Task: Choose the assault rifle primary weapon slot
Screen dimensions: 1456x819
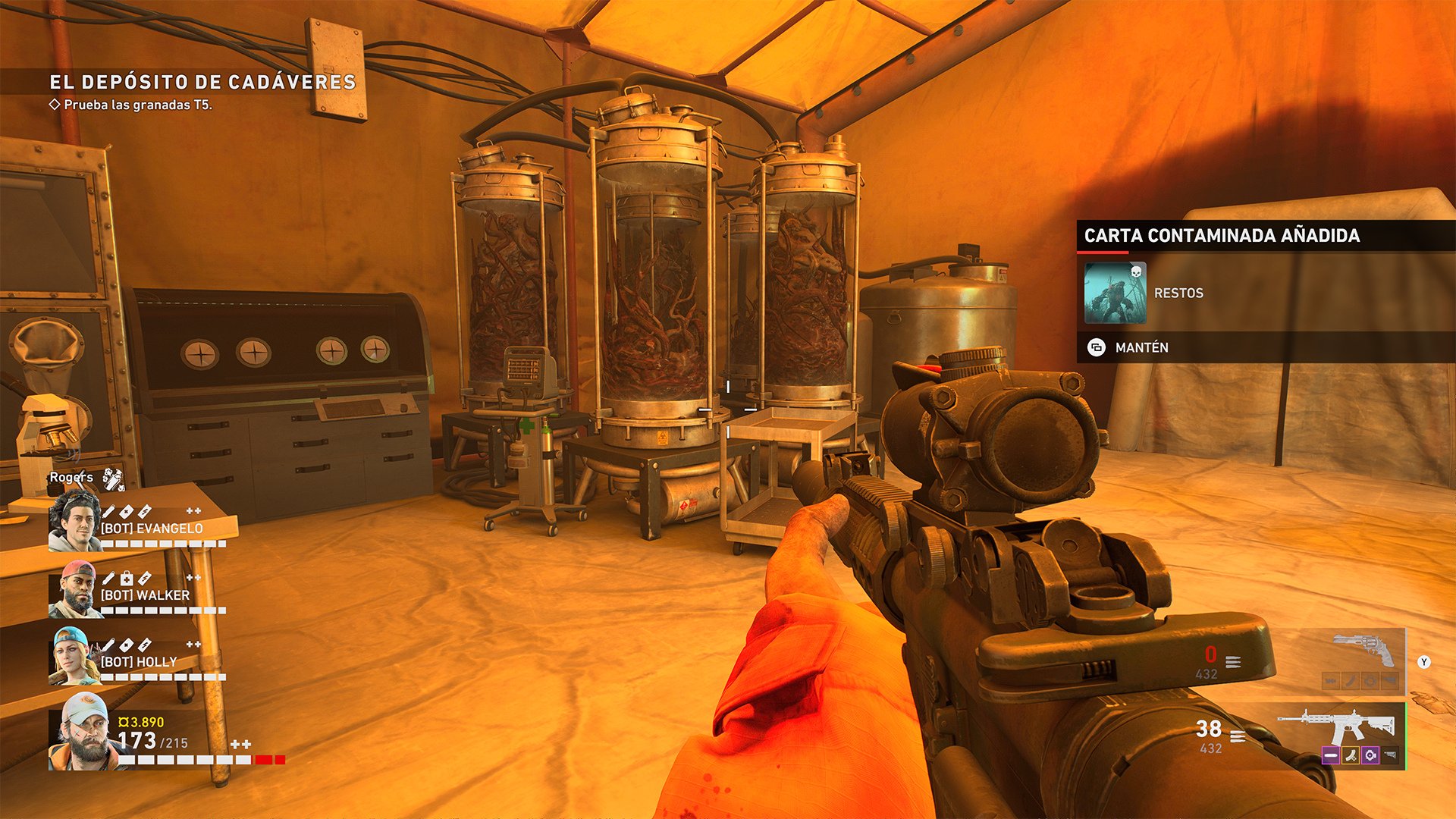Action: [x=1338, y=726]
